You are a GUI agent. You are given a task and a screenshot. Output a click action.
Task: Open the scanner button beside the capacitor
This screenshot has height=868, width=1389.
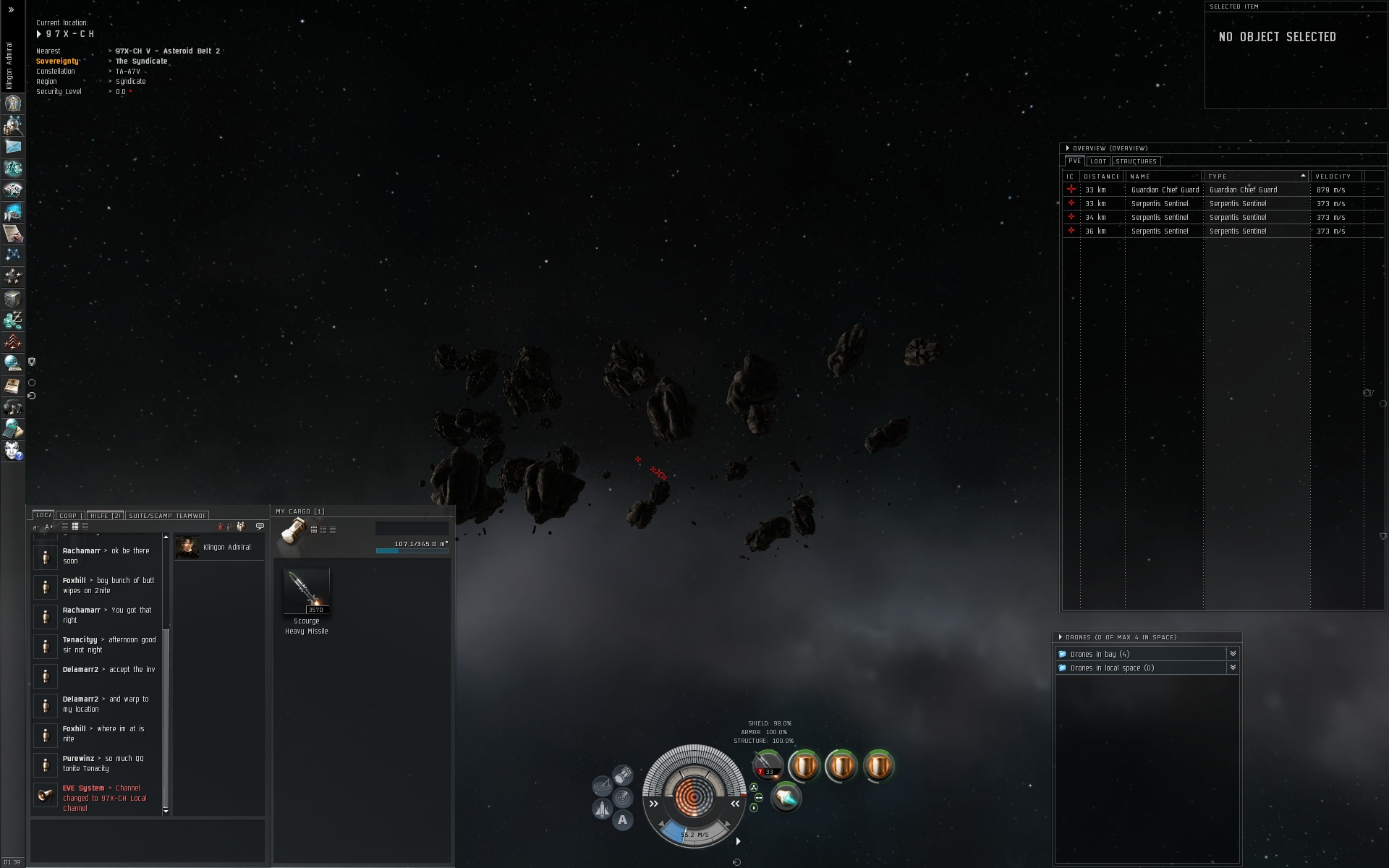(x=622, y=798)
